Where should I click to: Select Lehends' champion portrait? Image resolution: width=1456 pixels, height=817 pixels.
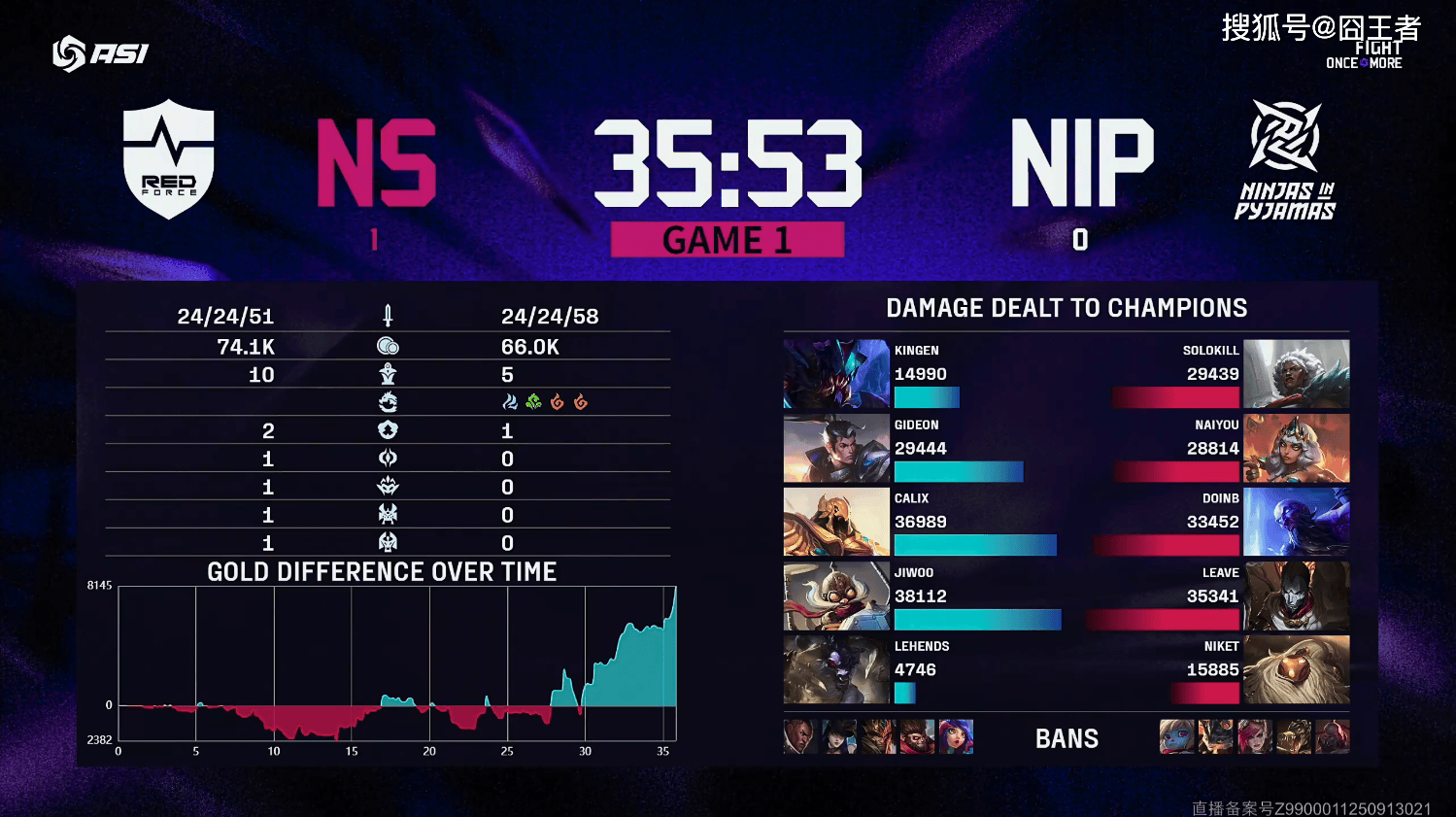click(836, 669)
